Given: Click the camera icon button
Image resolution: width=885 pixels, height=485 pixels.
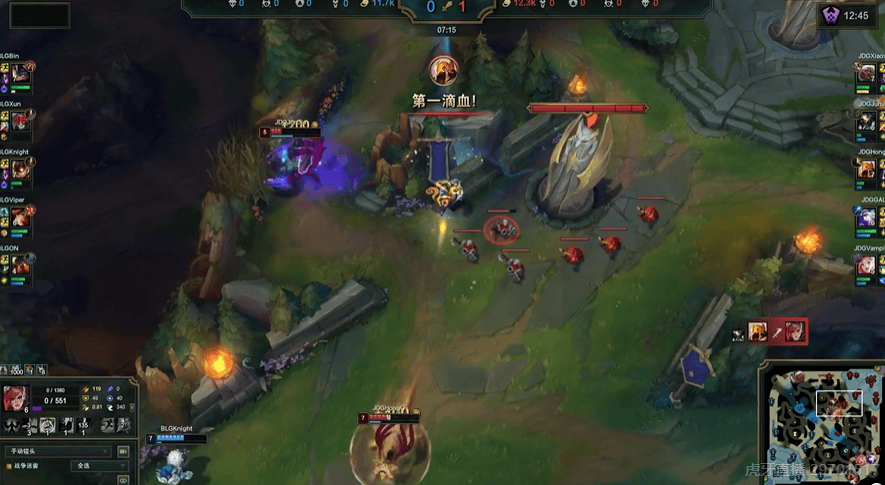Looking at the screenshot, I should point(123,452).
